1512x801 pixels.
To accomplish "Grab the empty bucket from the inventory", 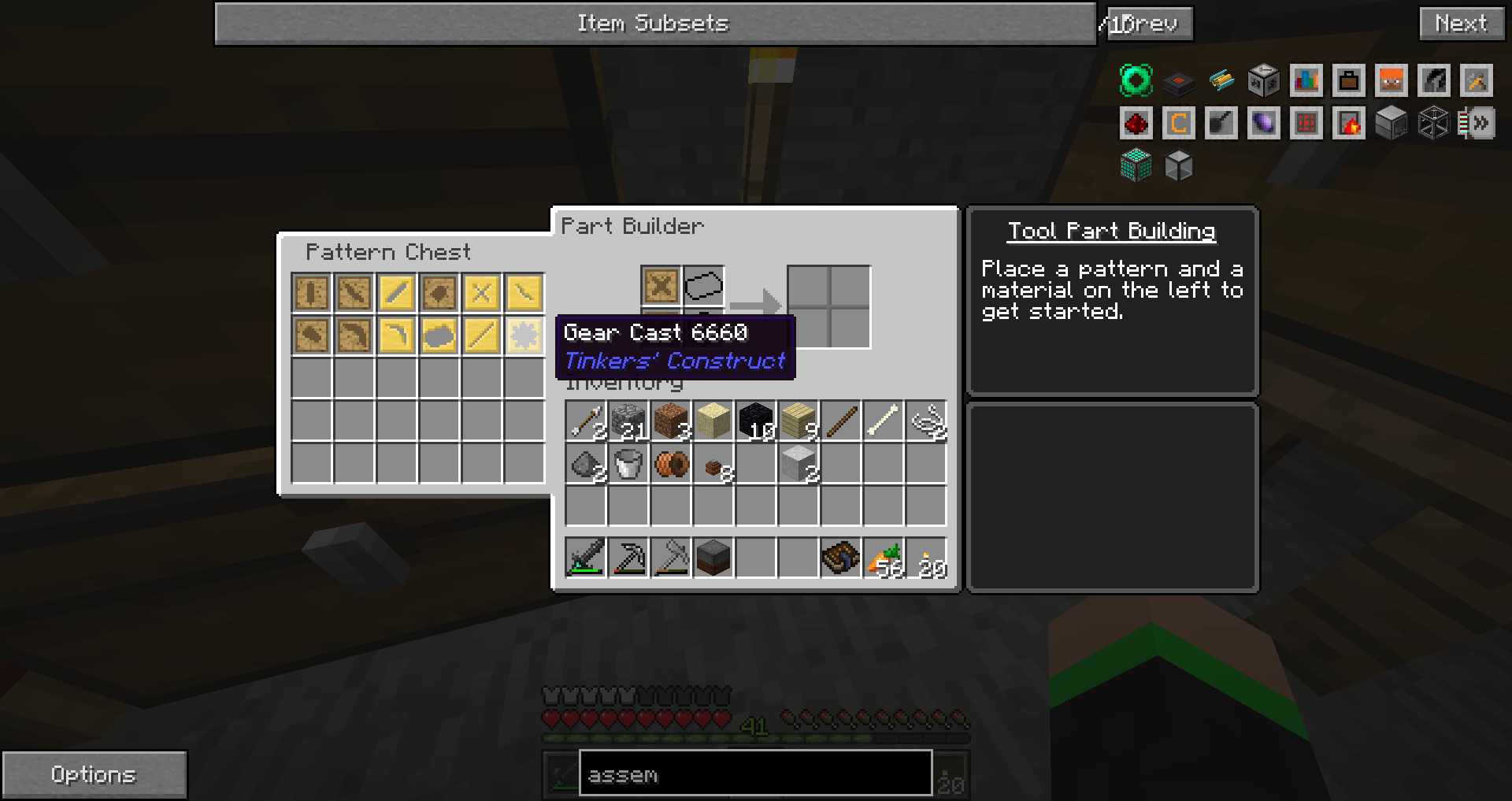I will (x=628, y=465).
